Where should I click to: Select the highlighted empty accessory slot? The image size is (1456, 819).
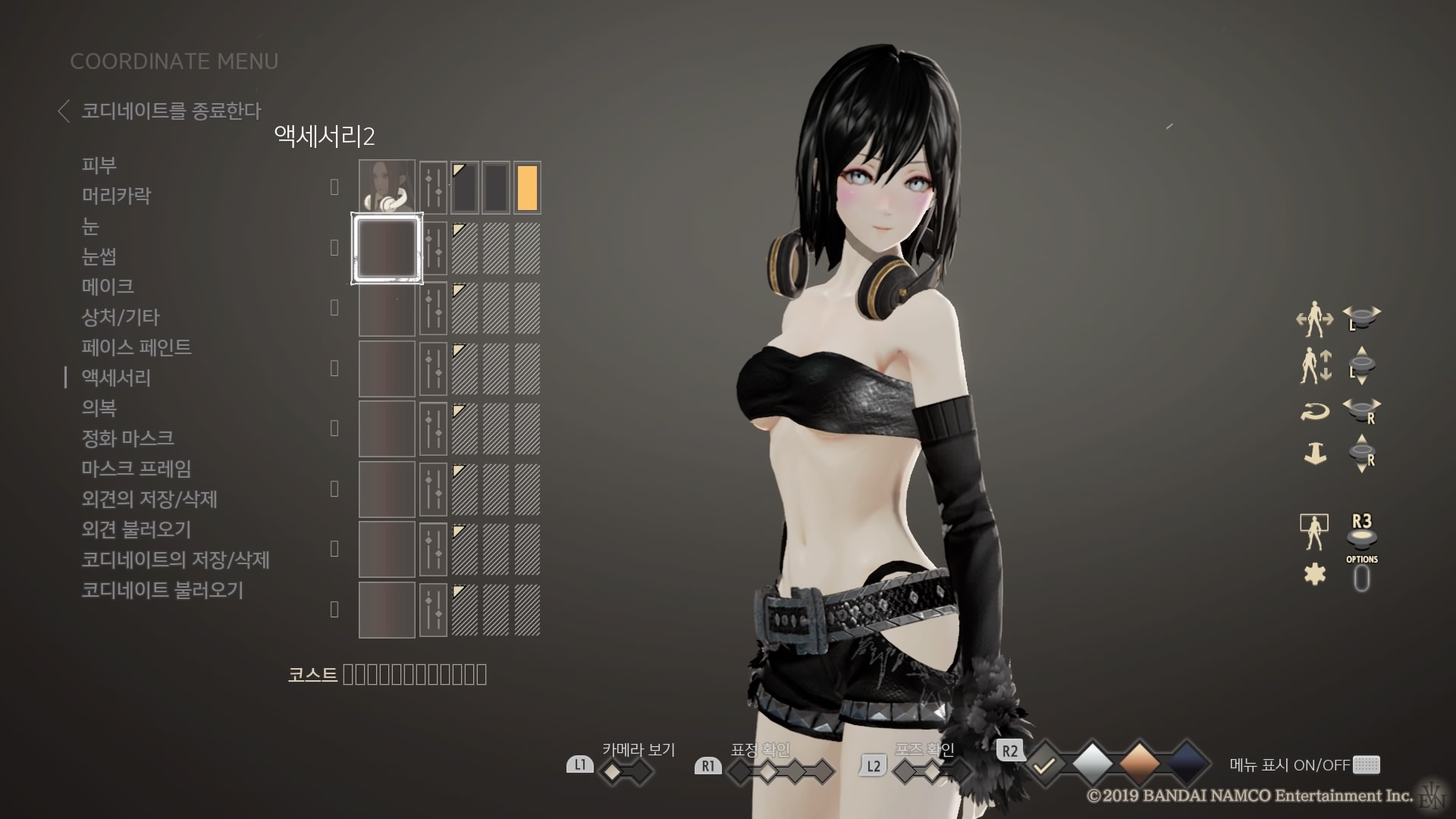(387, 248)
